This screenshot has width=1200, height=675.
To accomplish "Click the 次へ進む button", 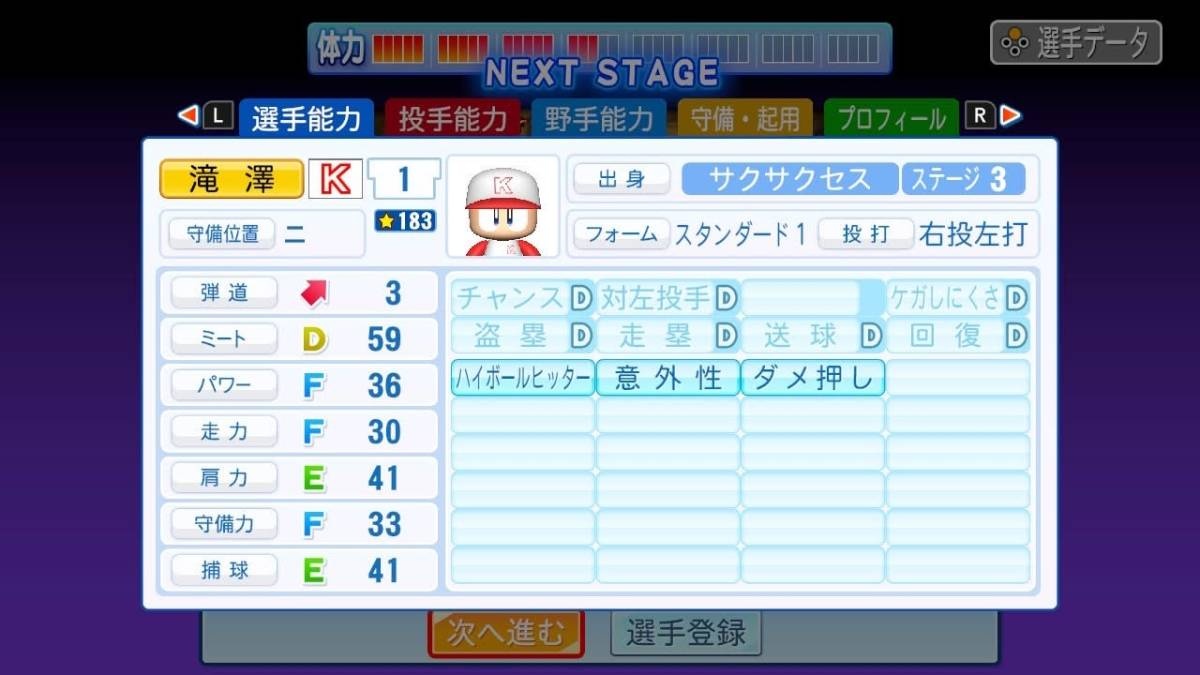I will pyautogui.click(x=506, y=632).
